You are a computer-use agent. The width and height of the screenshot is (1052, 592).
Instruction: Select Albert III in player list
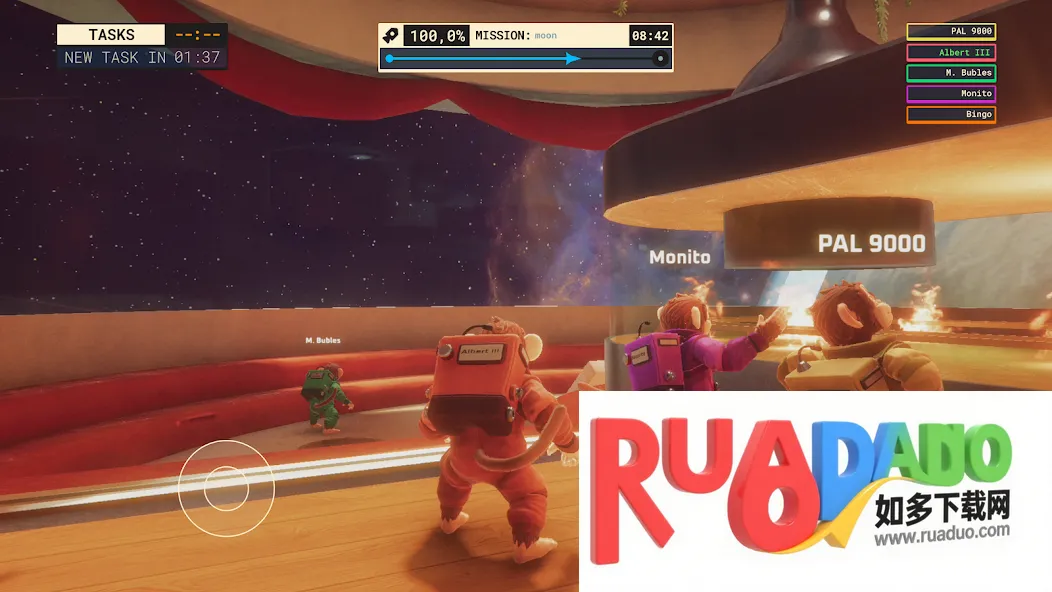click(951, 53)
